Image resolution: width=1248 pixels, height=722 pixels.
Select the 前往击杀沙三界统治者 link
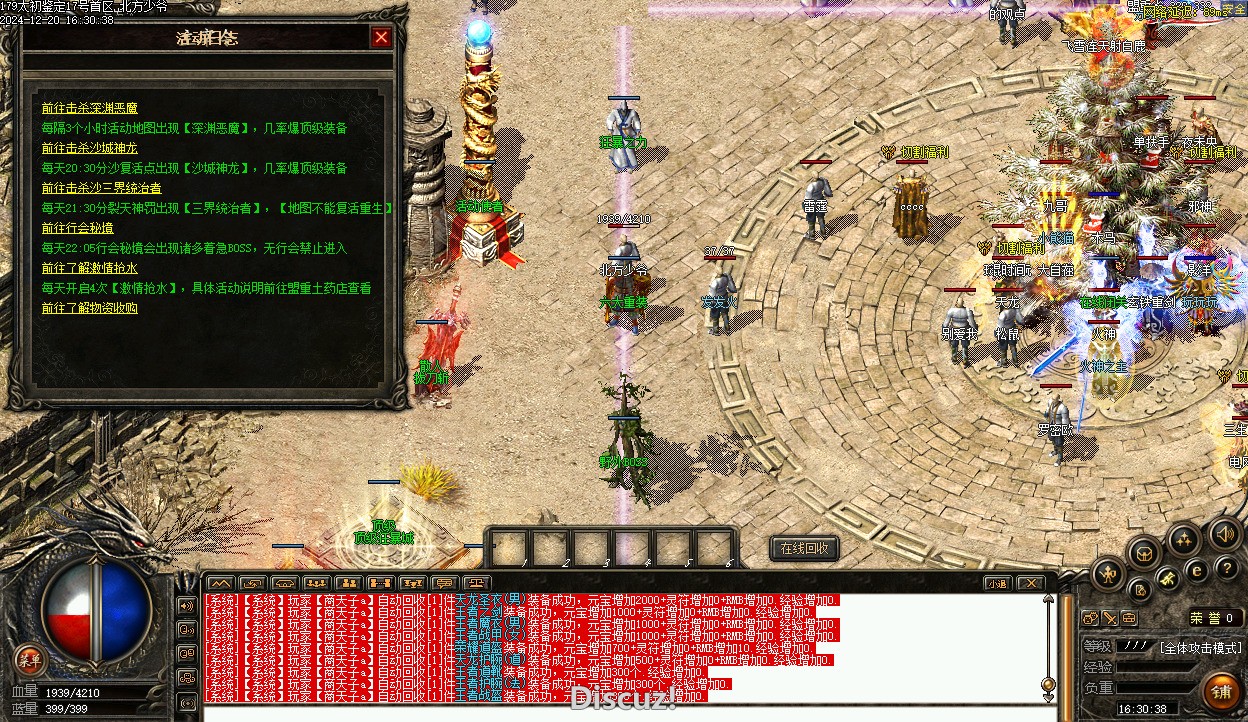[x=101, y=188]
